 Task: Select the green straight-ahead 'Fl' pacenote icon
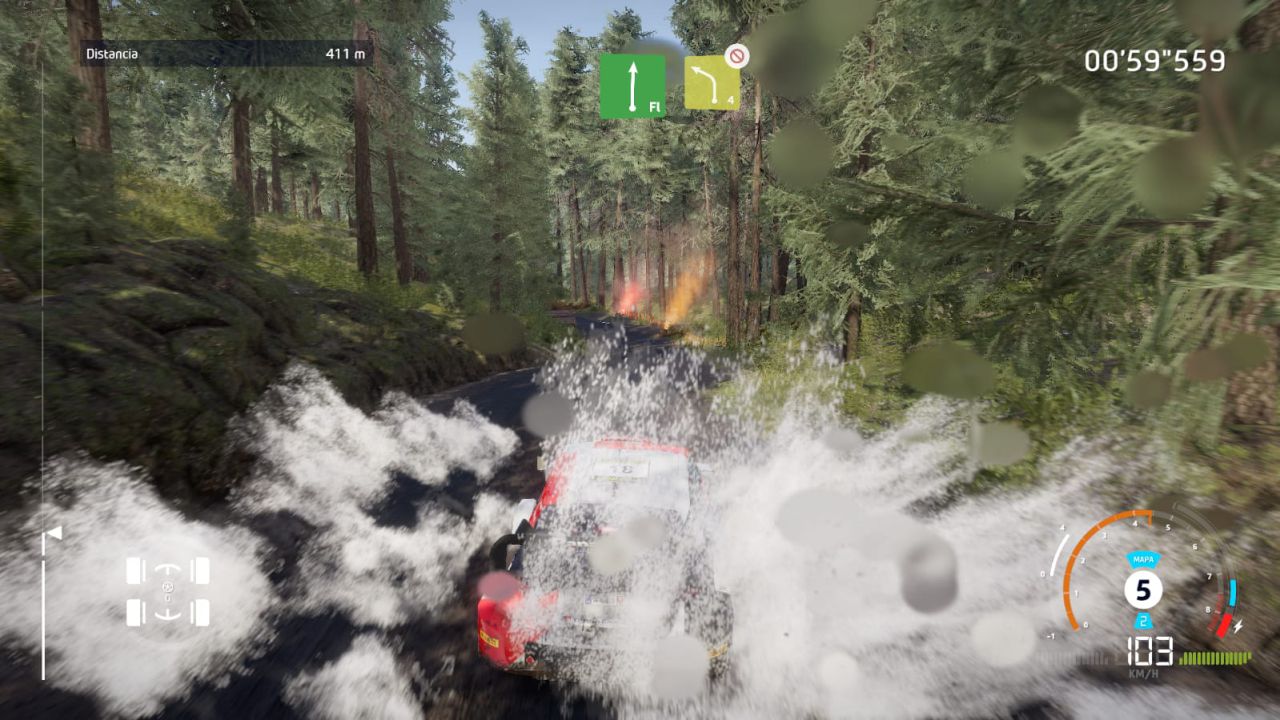coord(633,85)
